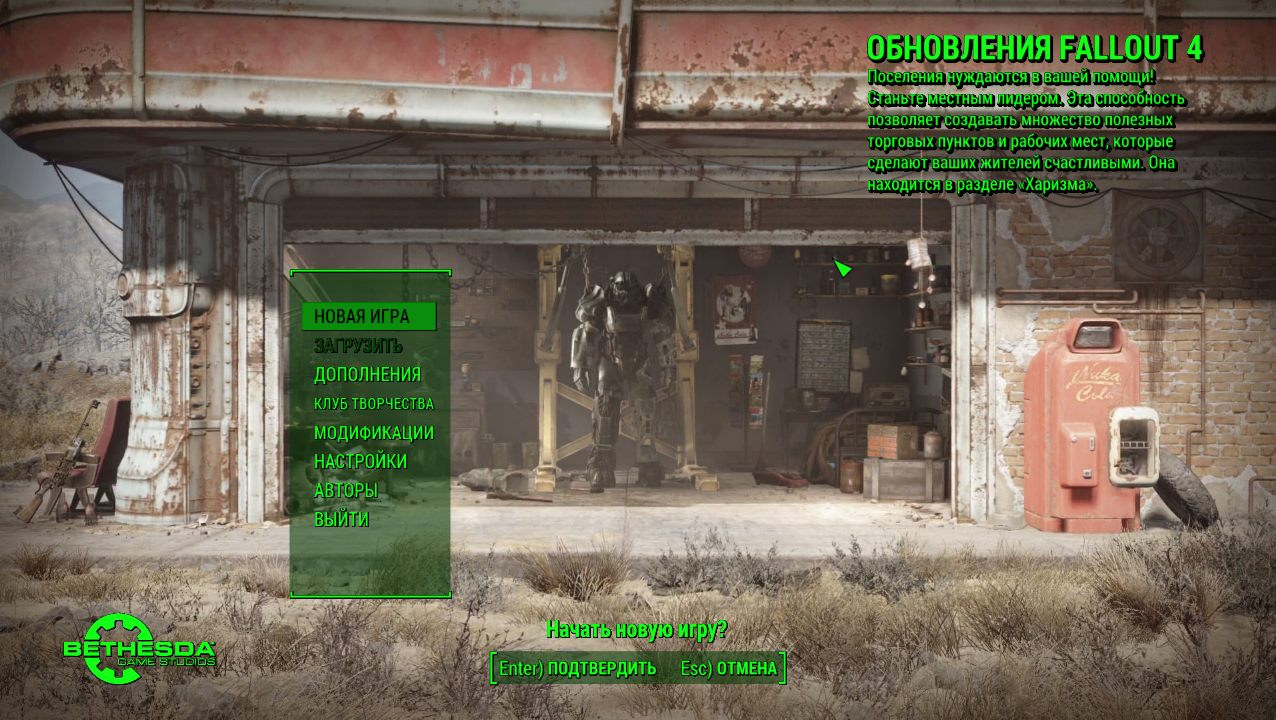
Task: Cancel the new game prompt with ОТМЕНА
Action: pos(729,668)
